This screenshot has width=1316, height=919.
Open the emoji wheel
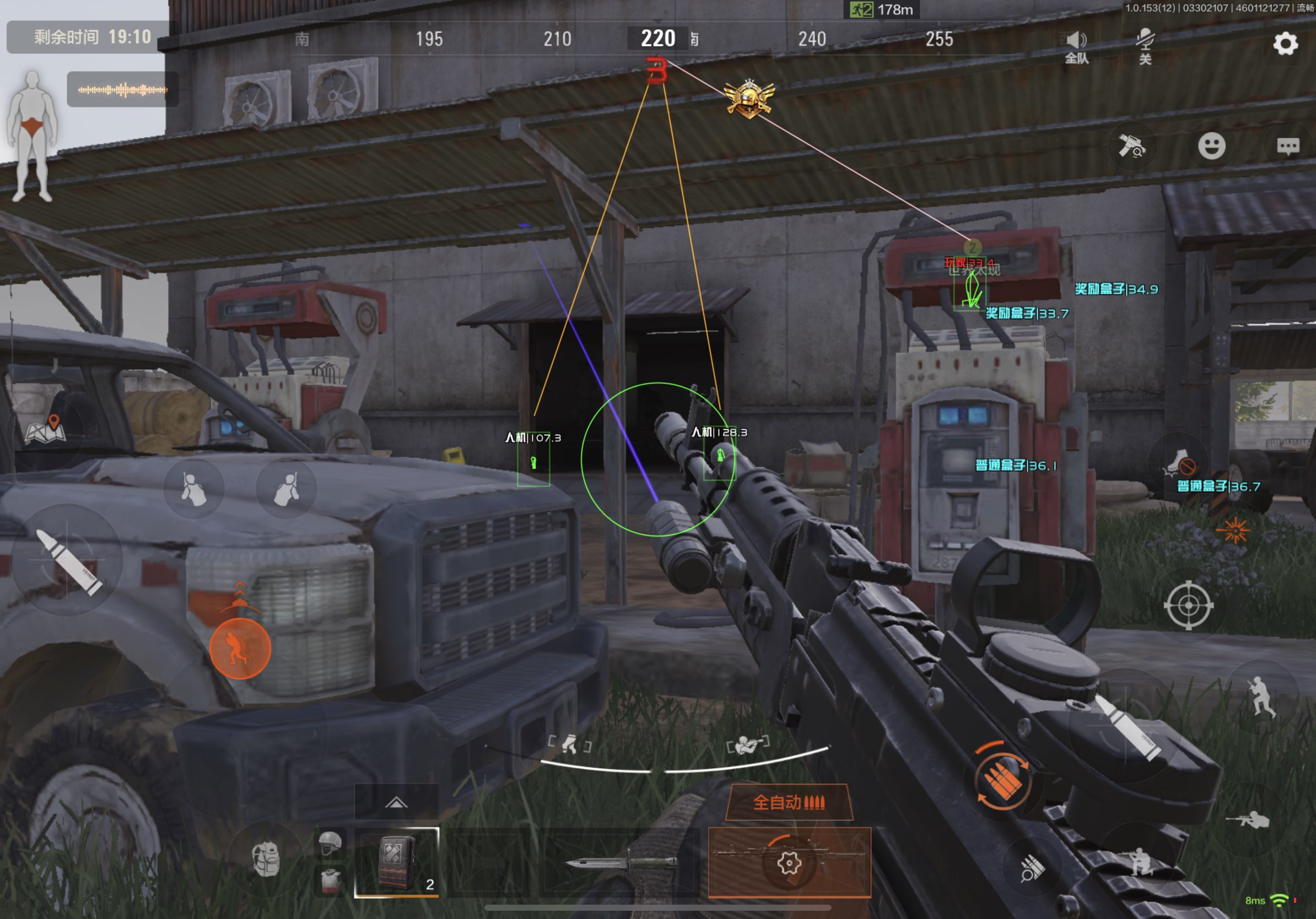coord(1211,146)
